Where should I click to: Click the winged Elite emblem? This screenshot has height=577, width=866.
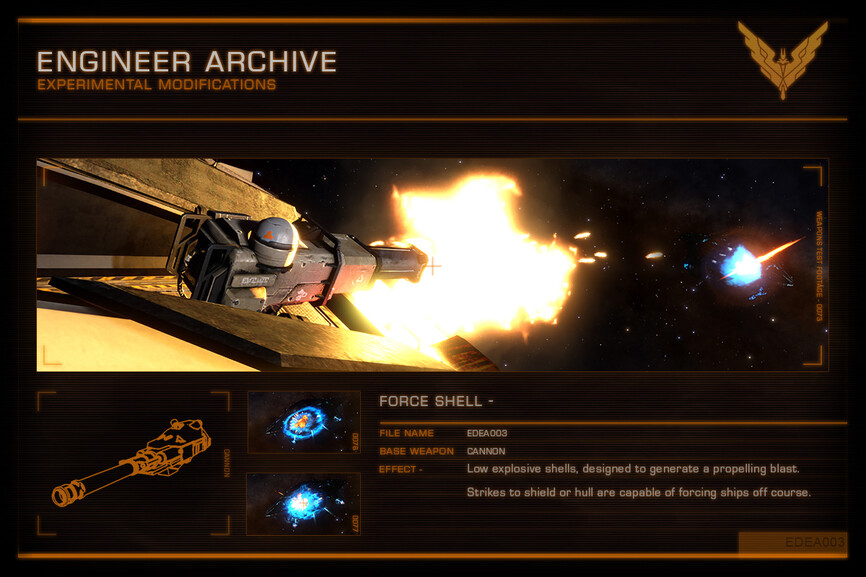(x=782, y=58)
